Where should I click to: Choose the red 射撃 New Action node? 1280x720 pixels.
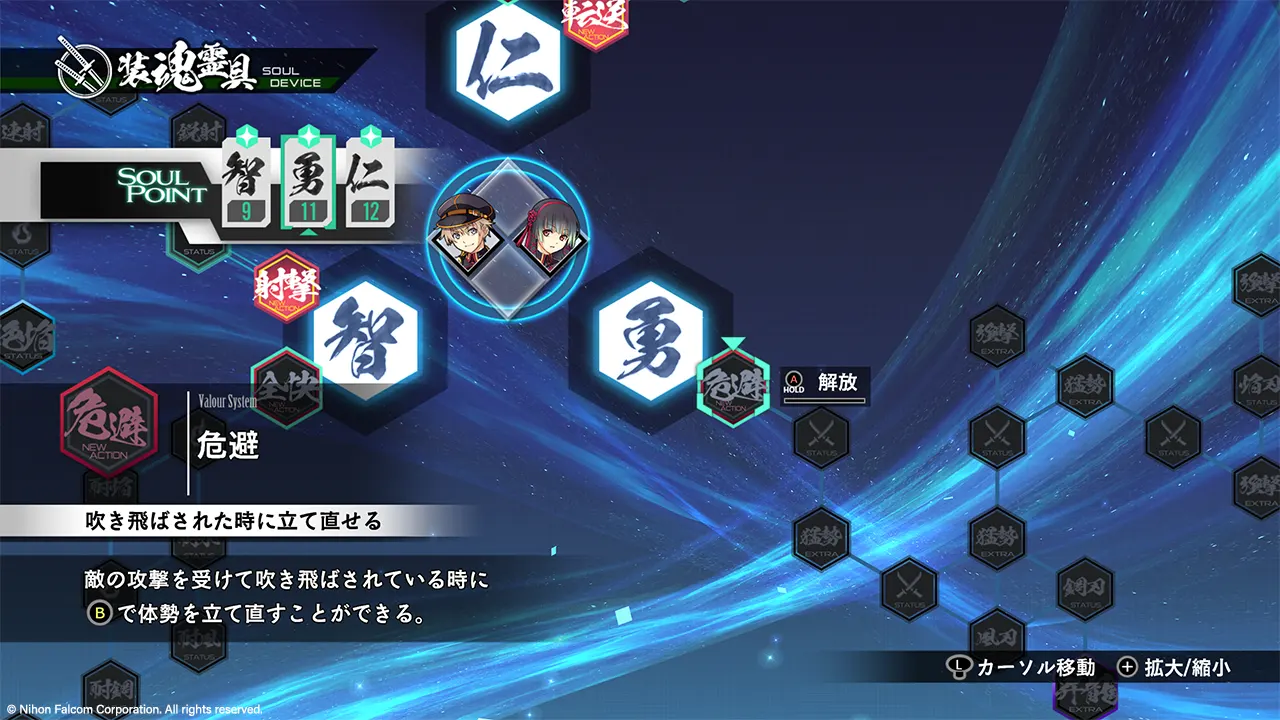coord(288,287)
